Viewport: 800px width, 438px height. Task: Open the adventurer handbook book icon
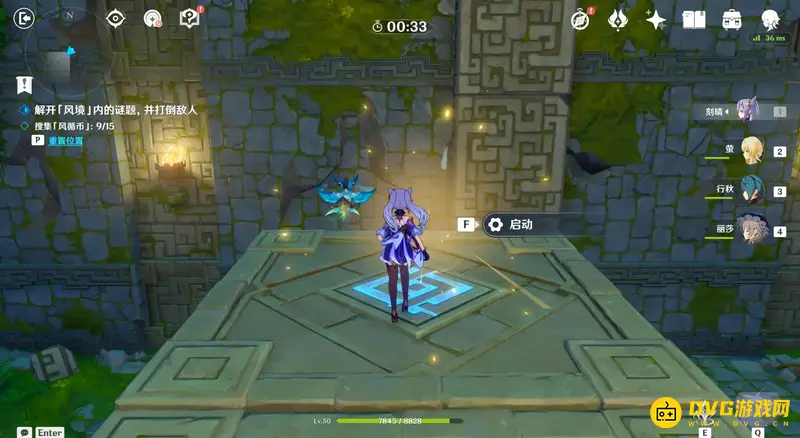(694, 19)
